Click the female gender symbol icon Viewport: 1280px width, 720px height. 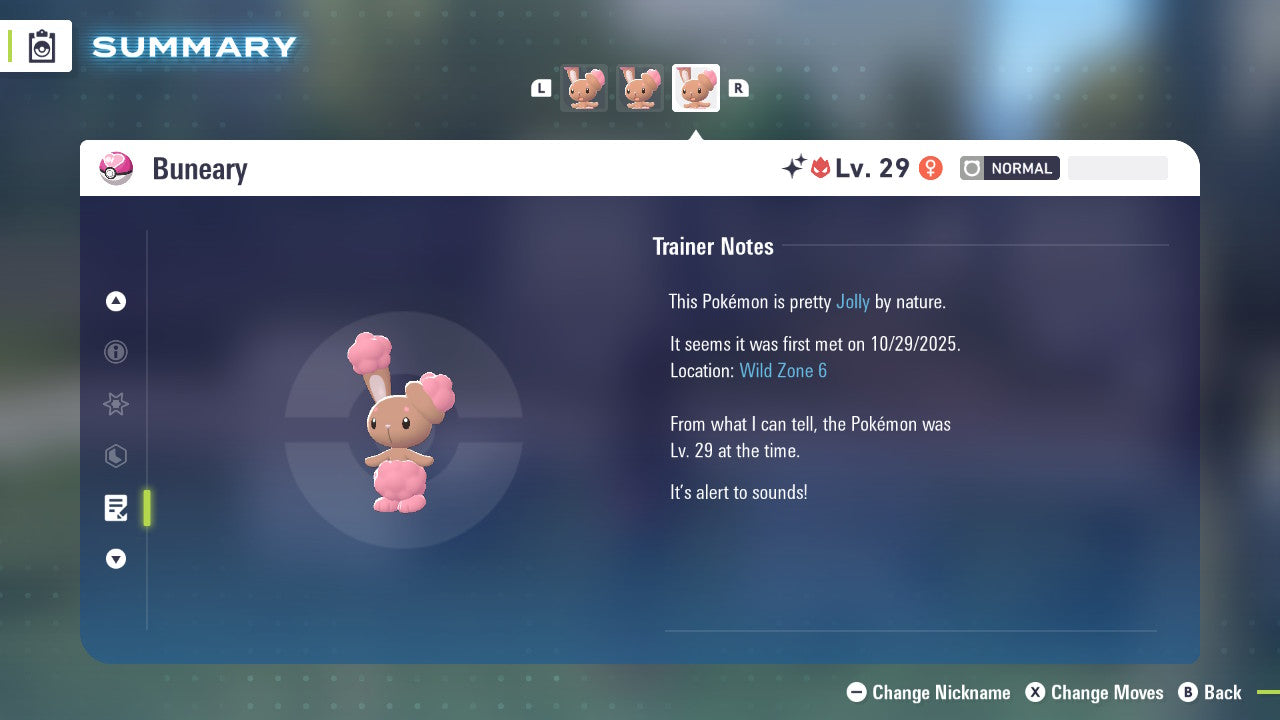pos(930,168)
